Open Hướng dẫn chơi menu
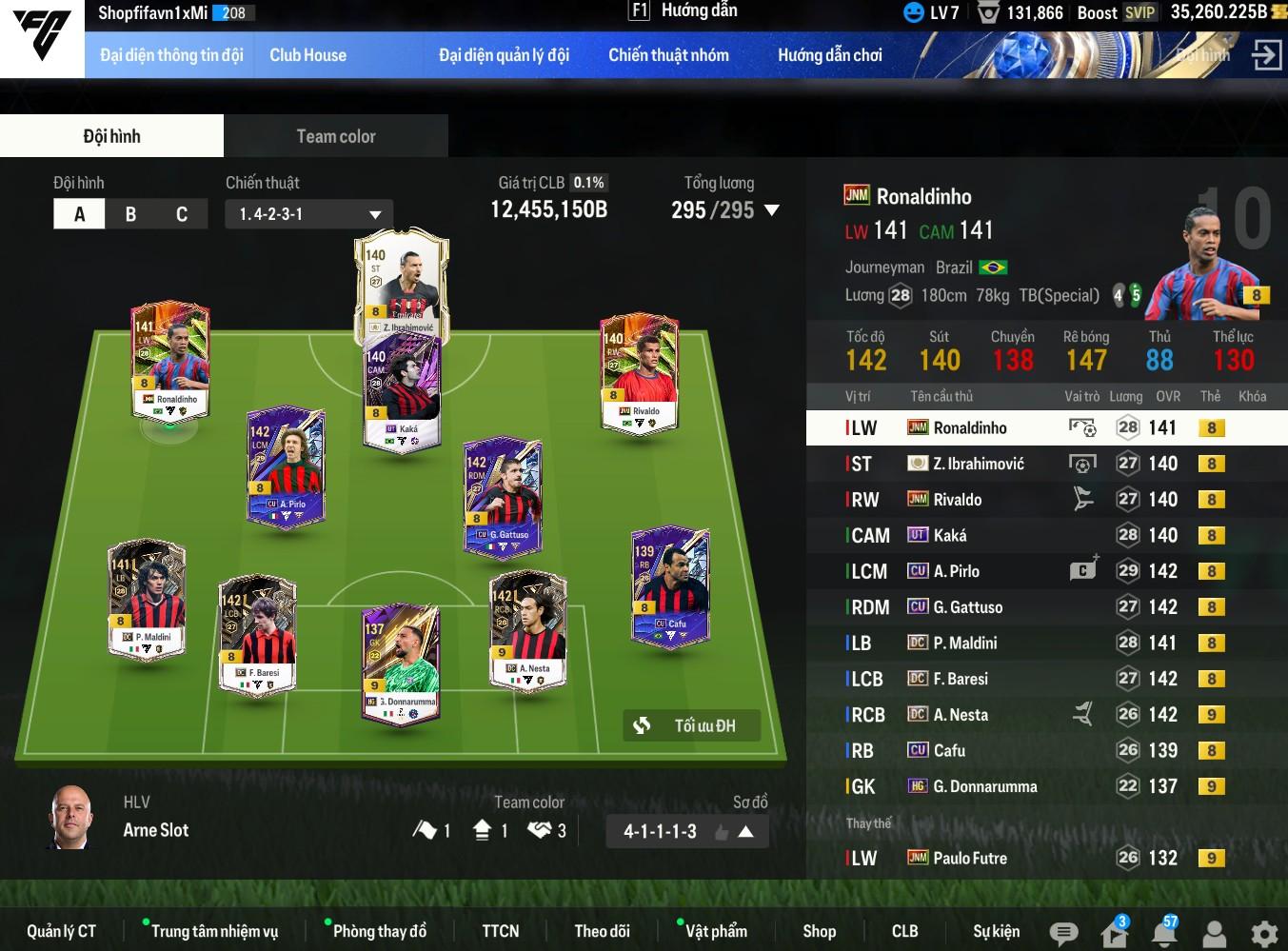 coord(829,55)
